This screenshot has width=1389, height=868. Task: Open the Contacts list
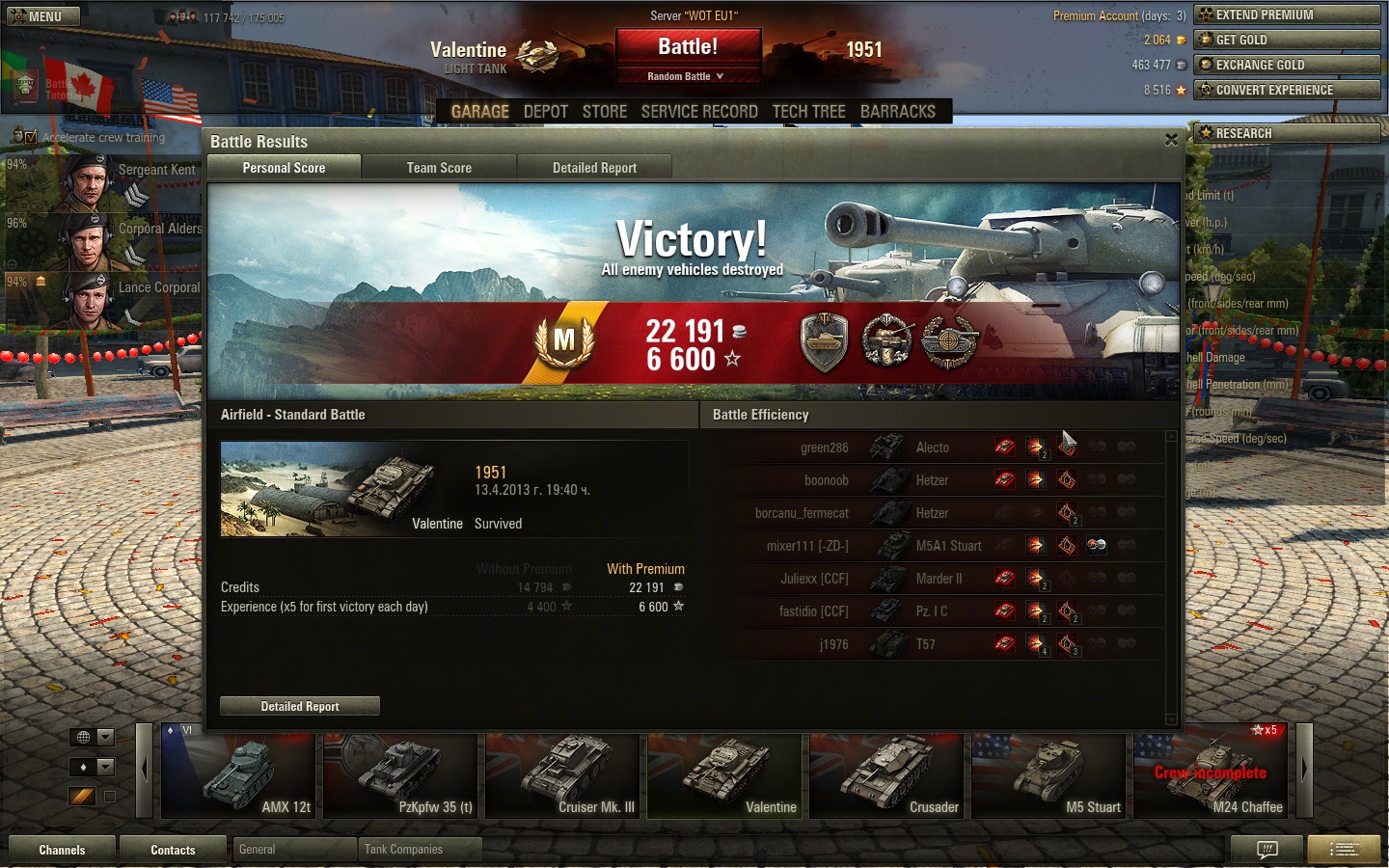173,850
